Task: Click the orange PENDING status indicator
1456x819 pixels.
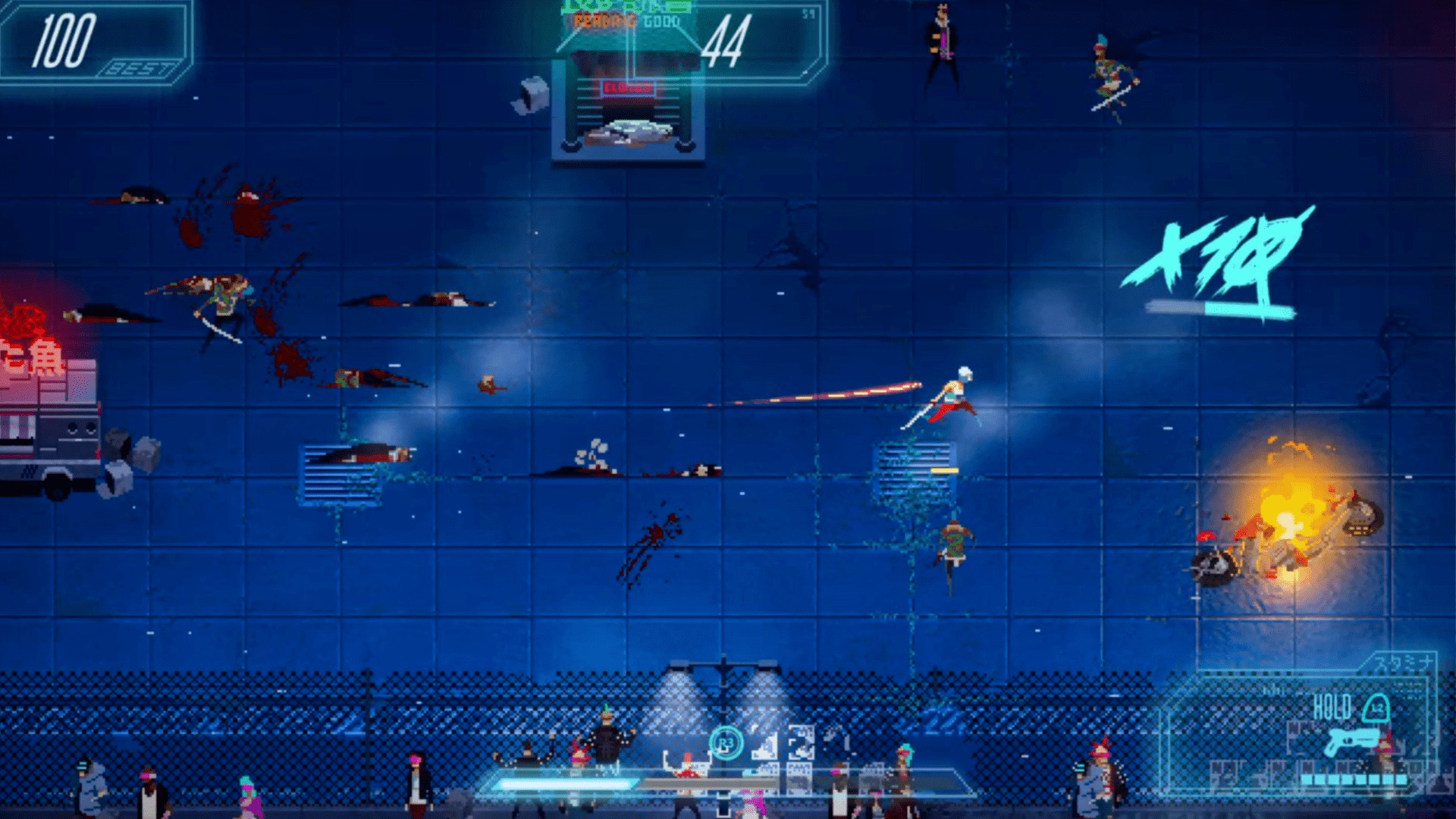Action: tap(604, 21)
